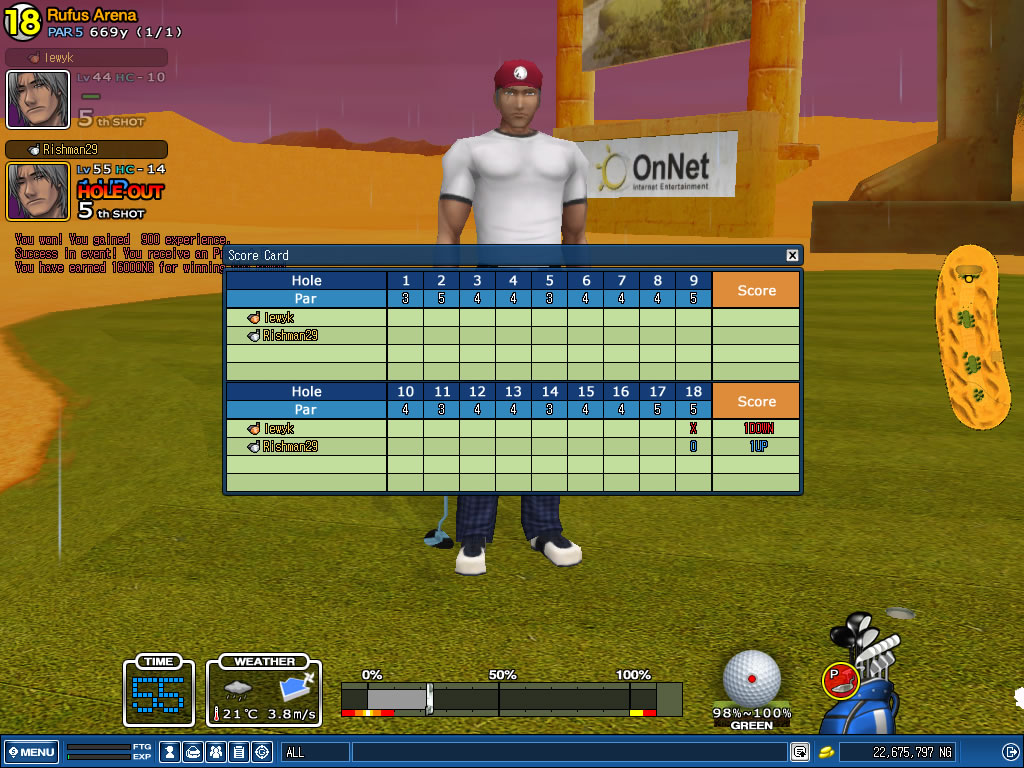This screenshot has width=1024, height=768.
Task: Click the exit arrow icon
Action: (x=1010, y=752)
